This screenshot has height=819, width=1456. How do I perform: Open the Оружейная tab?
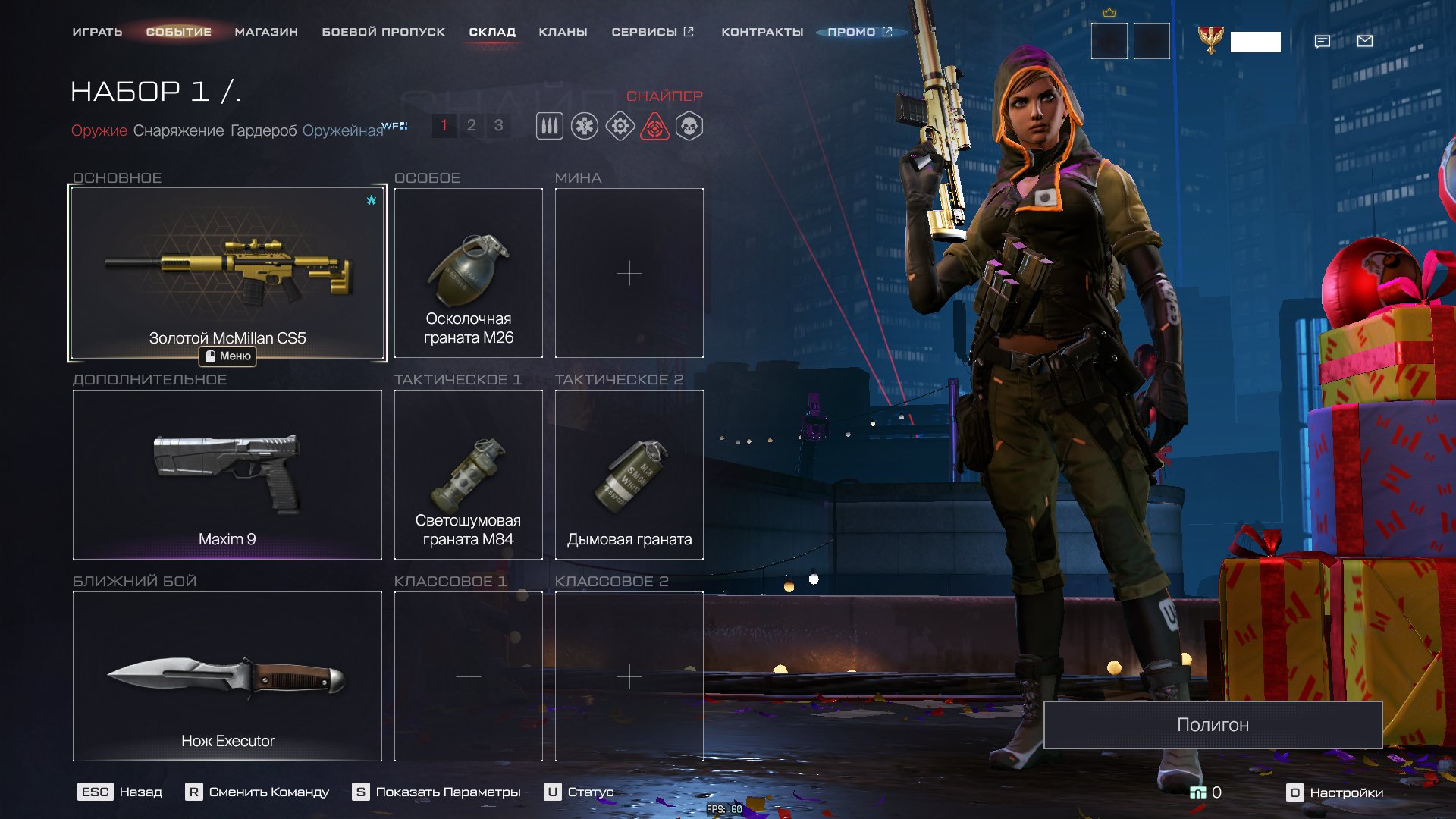pyautogui.click(x=343, y=130)
